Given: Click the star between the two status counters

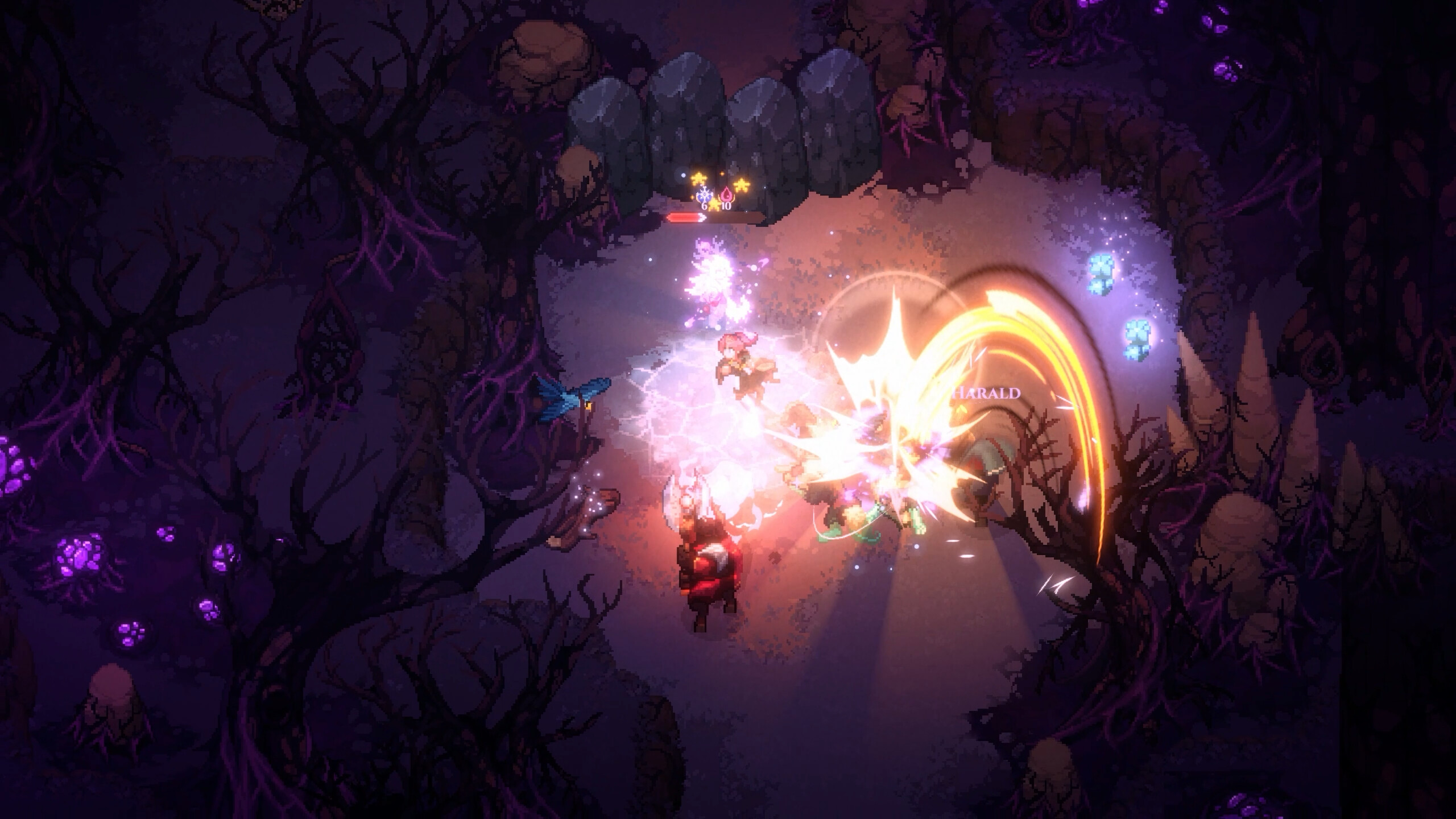Looking at the screenshot, I should 713,206.
